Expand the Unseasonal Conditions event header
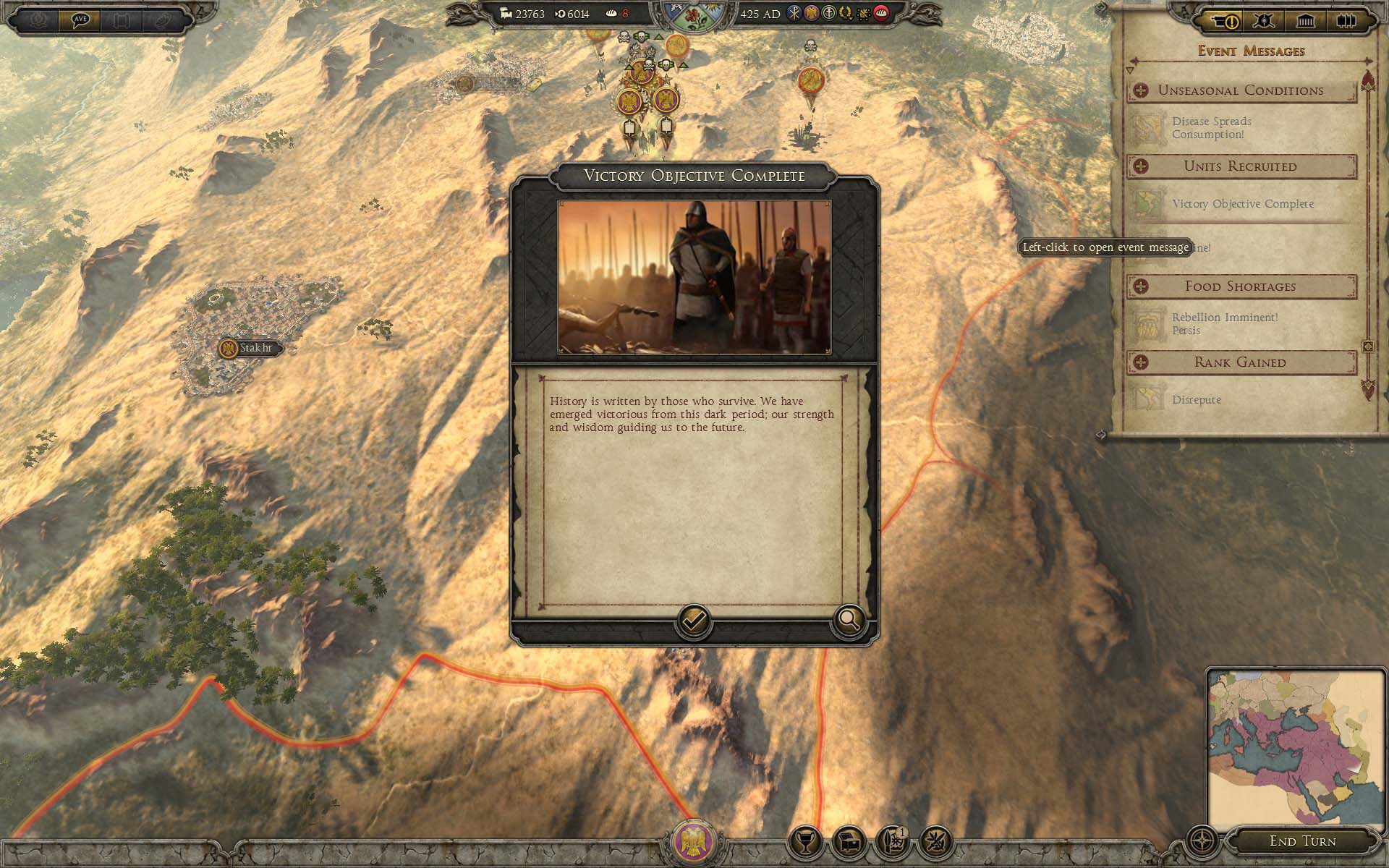 1141,90
